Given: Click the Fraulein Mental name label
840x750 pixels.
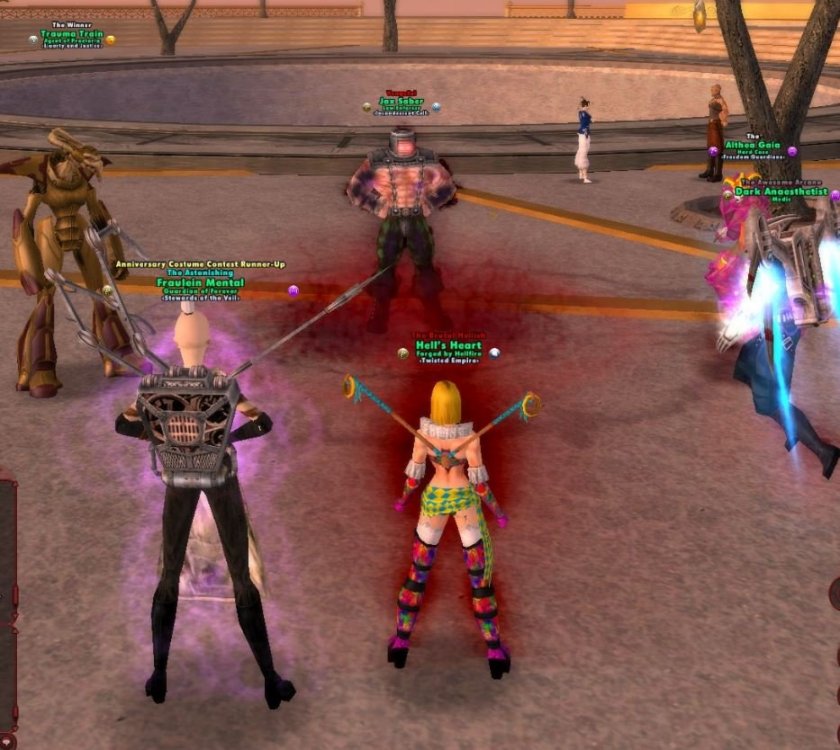Looking at the screenshot, I should [200, 283].
